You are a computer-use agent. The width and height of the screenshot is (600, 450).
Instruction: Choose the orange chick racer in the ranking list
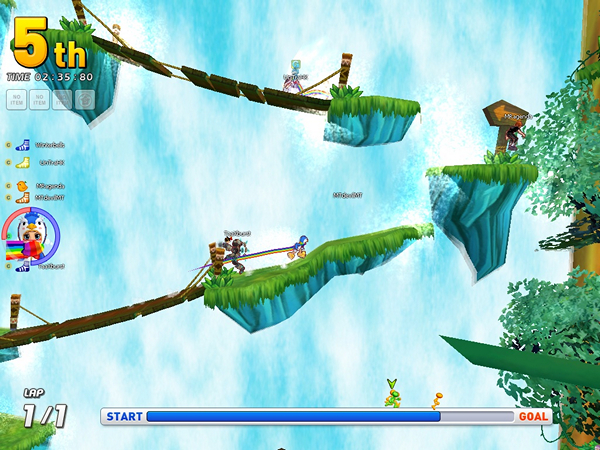pos(22,186)
